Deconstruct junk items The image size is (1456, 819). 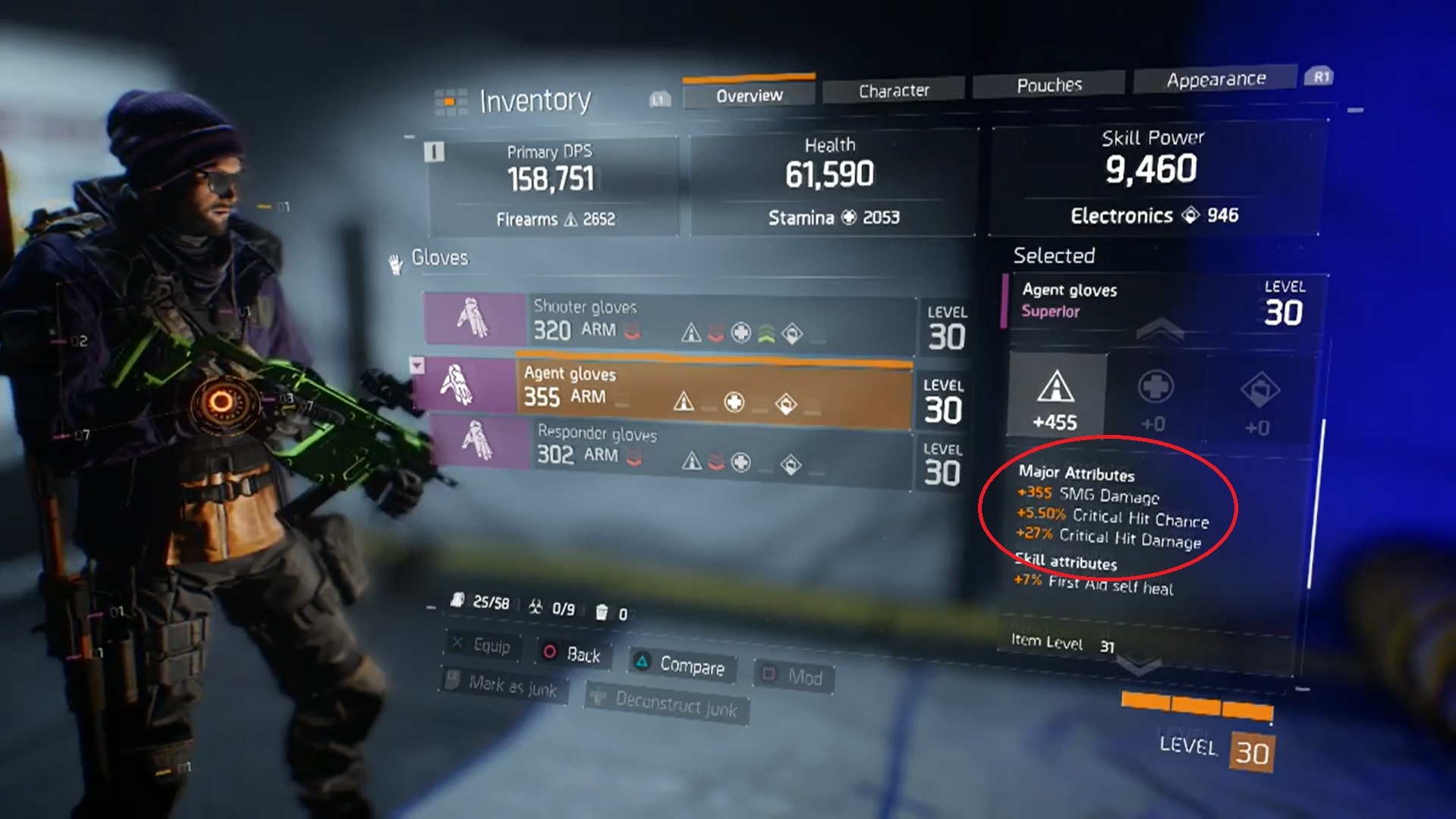pos(666,704)
